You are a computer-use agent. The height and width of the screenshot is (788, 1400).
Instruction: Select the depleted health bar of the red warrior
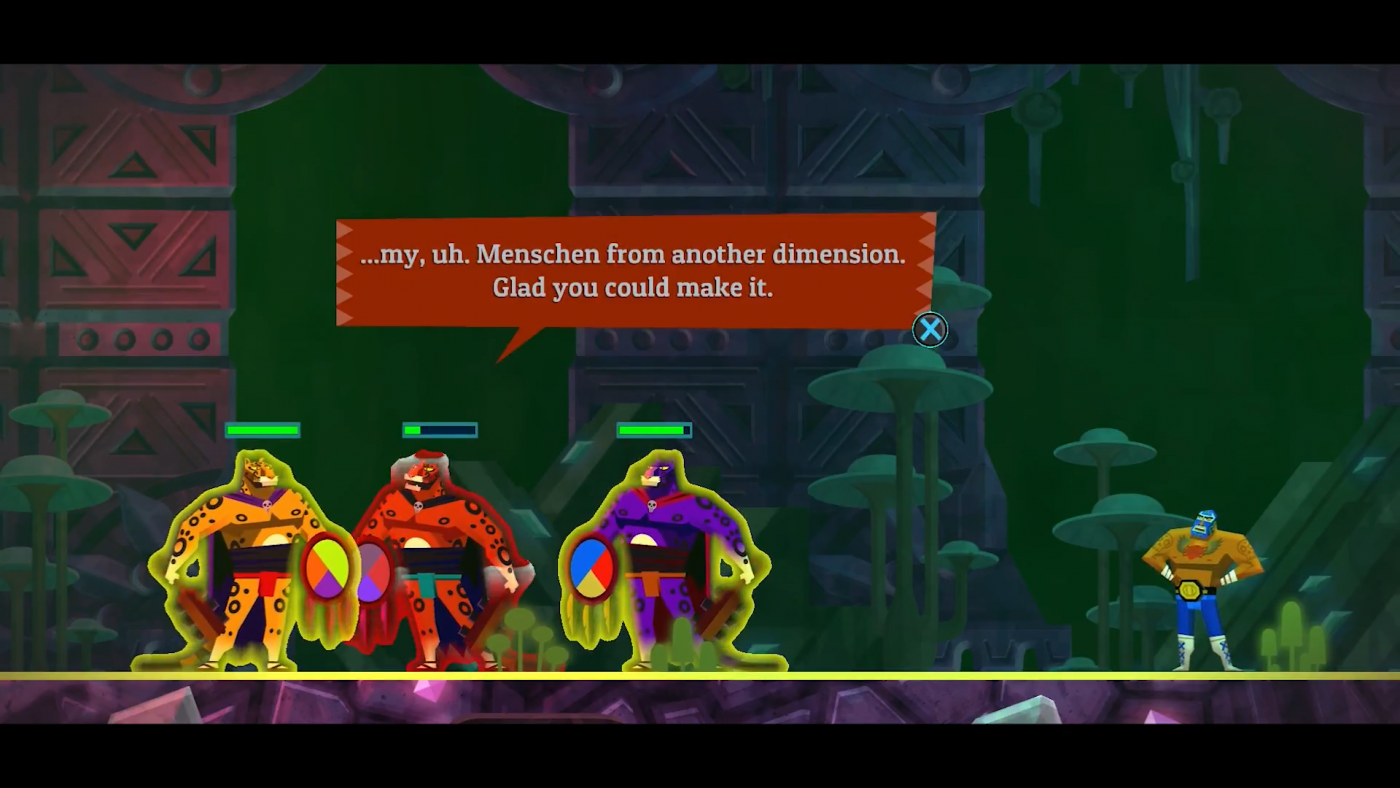pyautogui.click(x=438, y=430)
